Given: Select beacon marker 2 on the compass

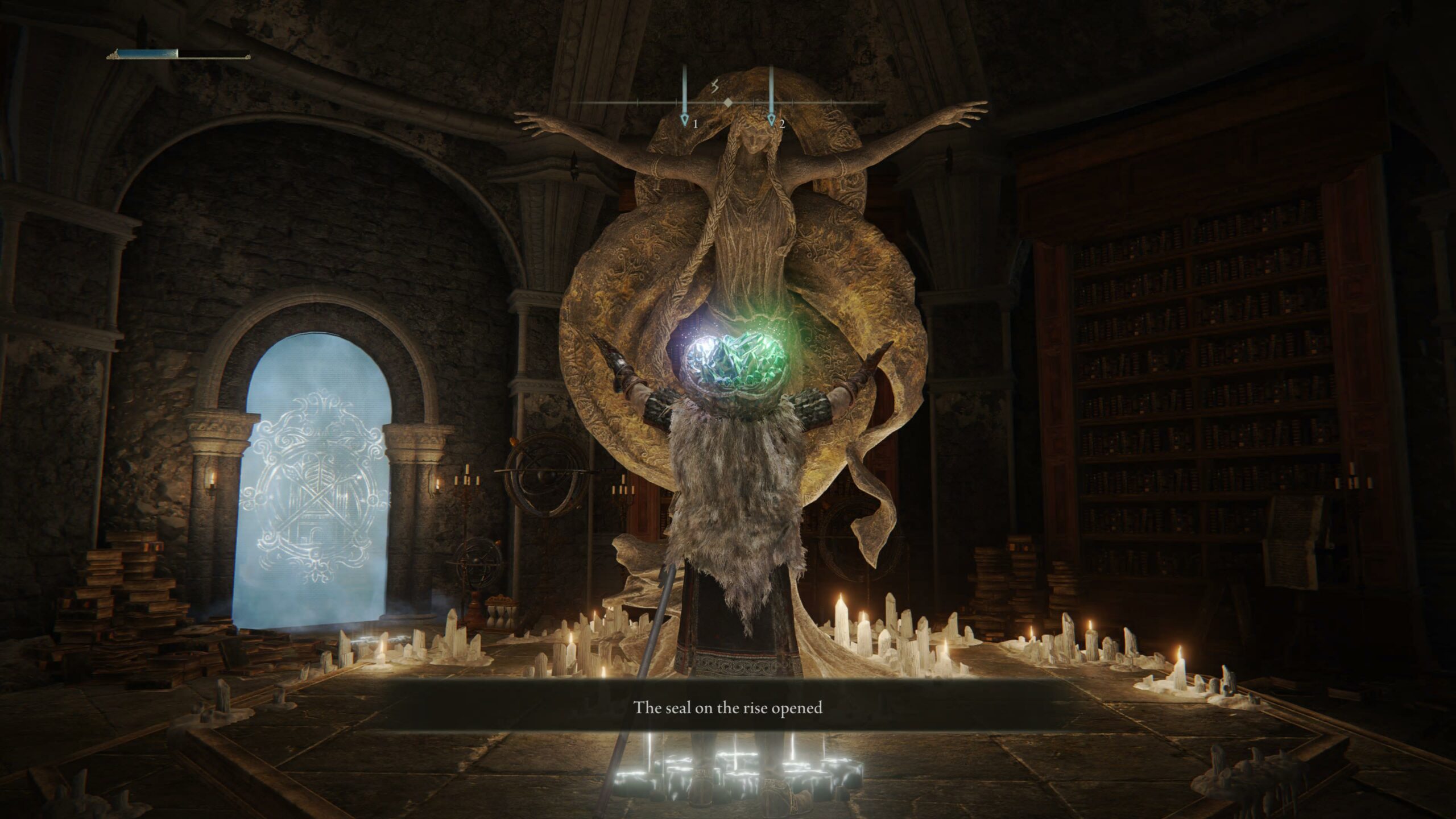Looking at the screenshot, I should [771, 121].
